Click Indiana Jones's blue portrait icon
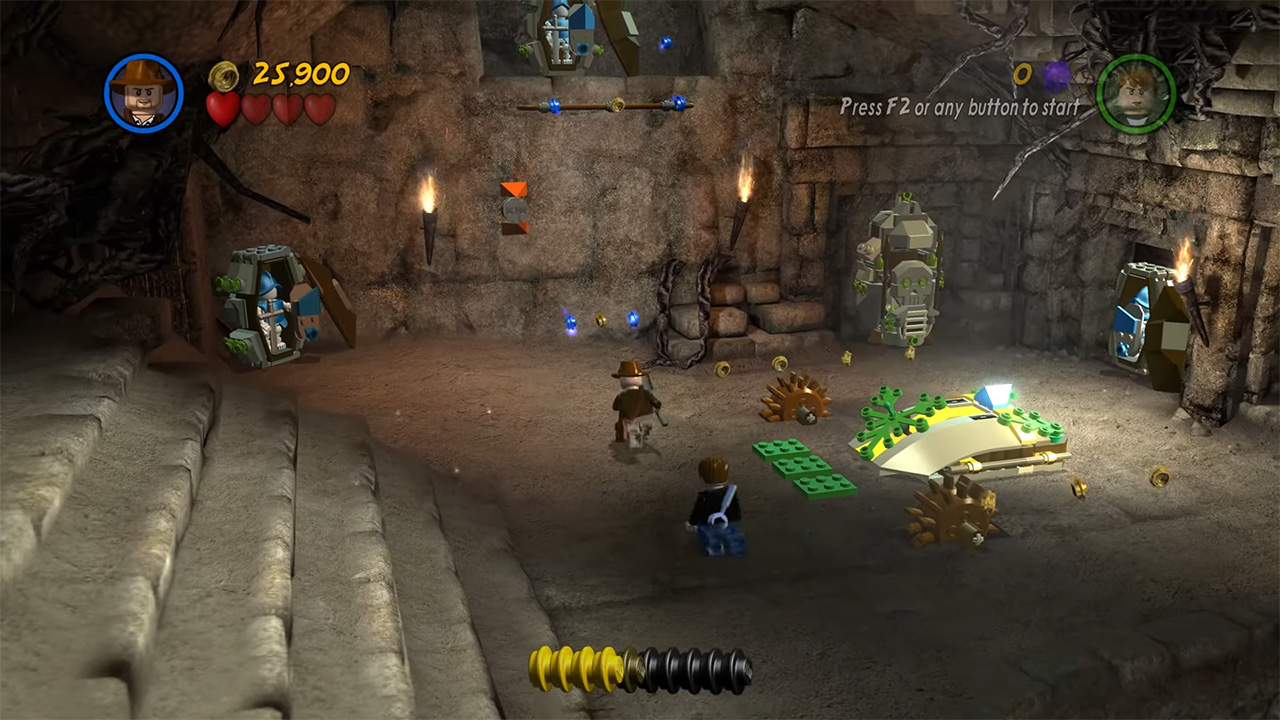 coord(143,92)
